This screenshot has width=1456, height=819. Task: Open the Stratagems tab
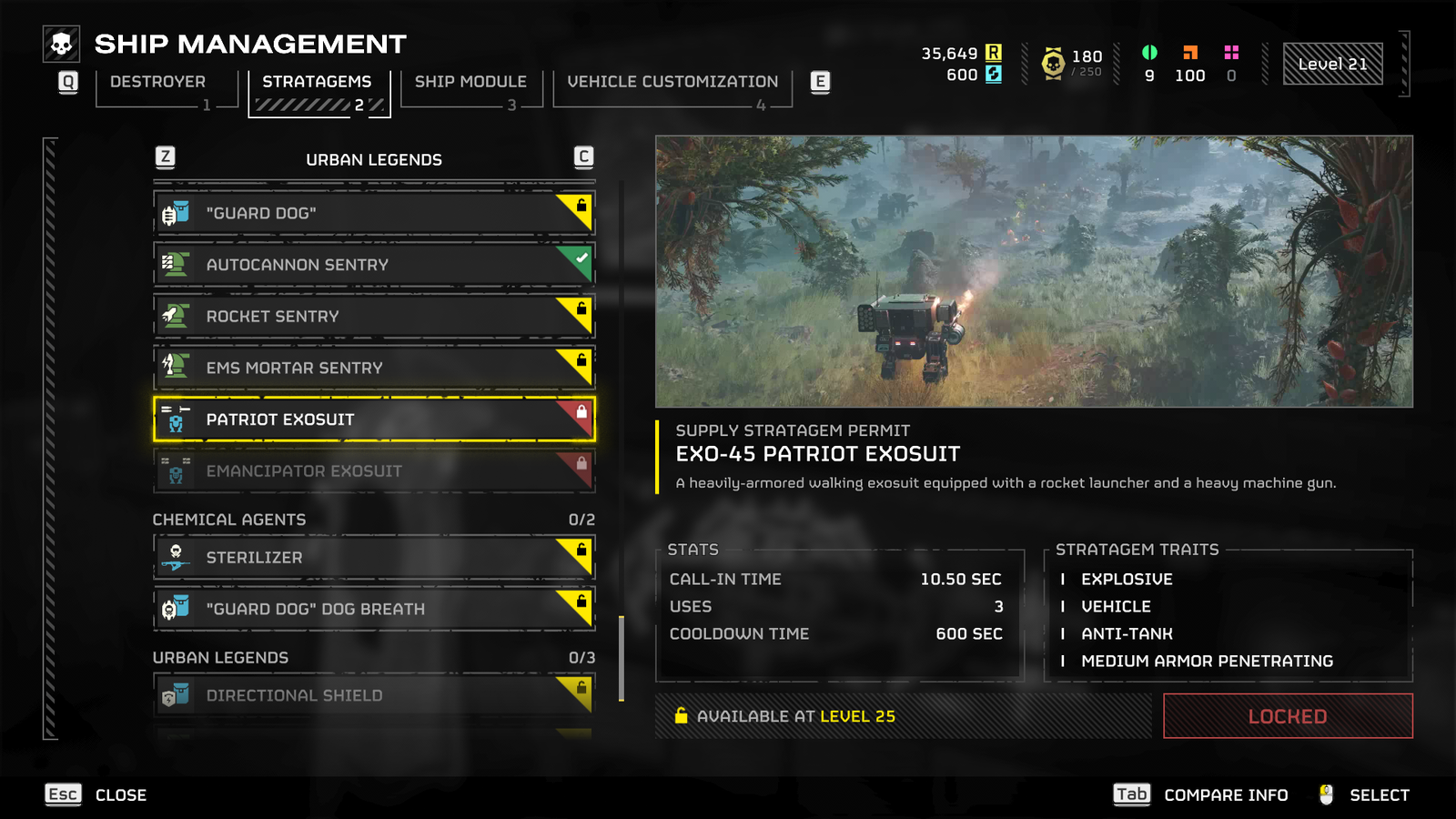[x=317, y=83]
